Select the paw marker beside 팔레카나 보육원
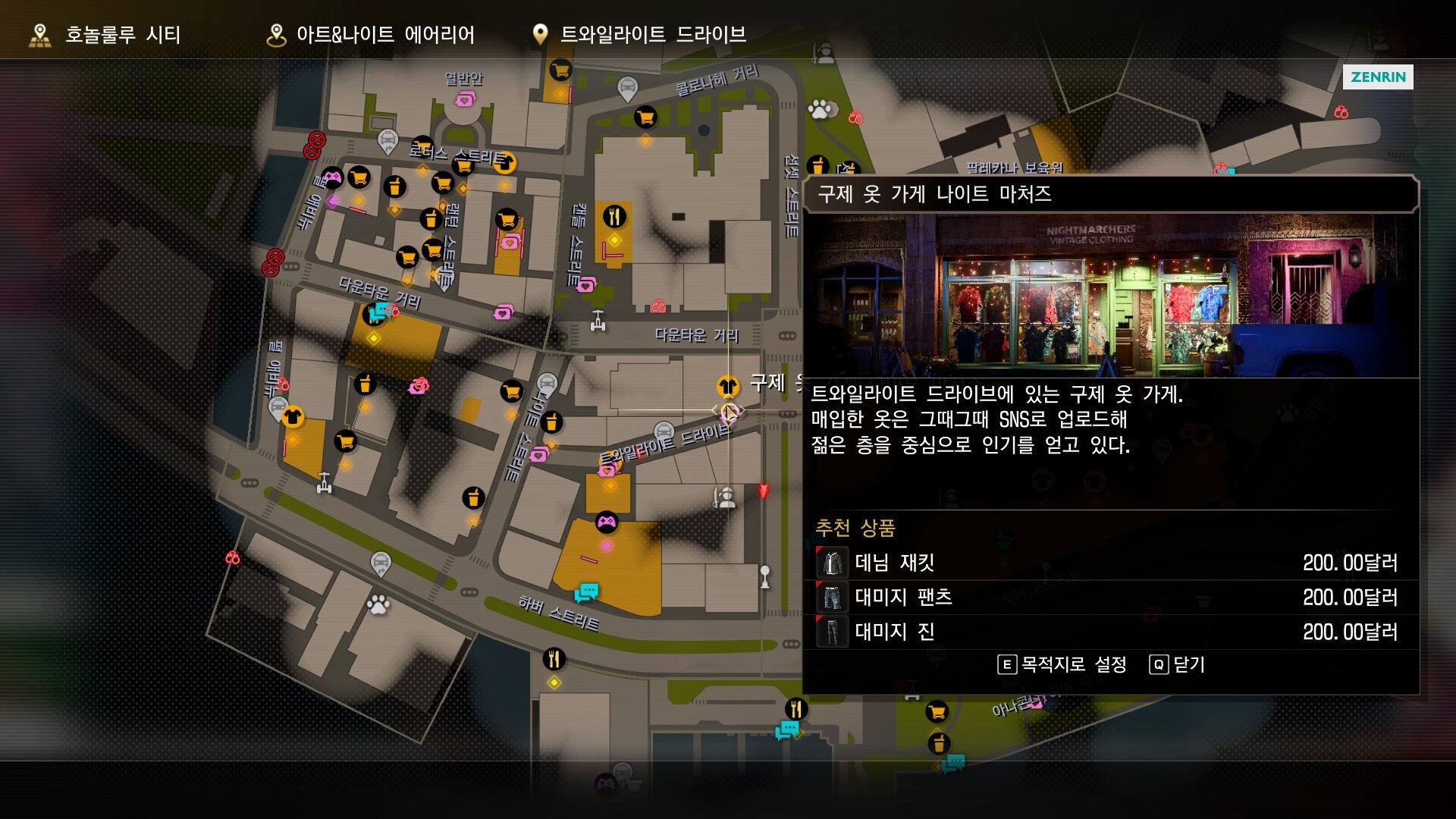This screenshot has height=819, width=1456. [820, 109]
